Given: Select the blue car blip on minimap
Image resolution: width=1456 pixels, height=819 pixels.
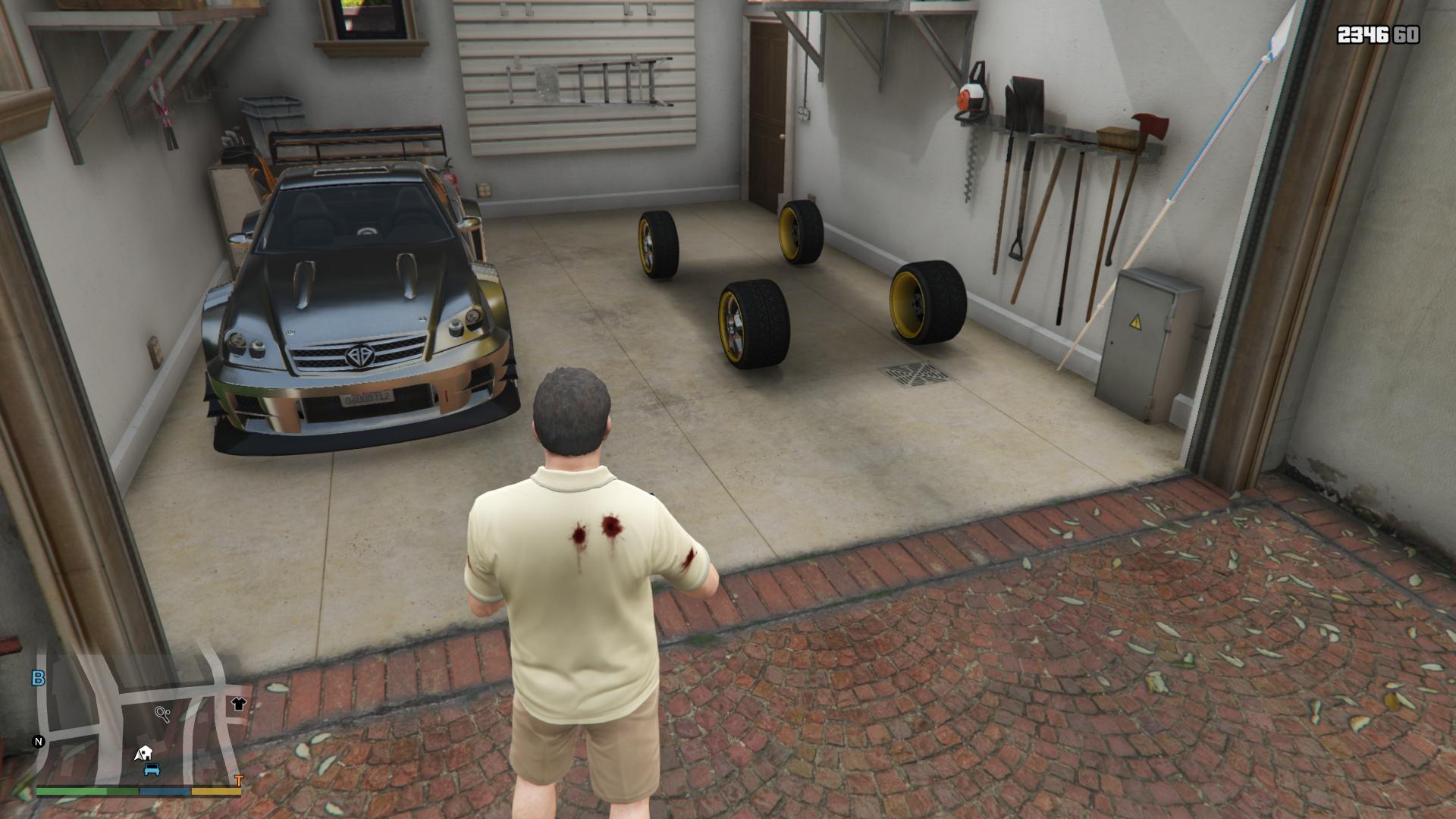Looking at the screenshot, I should 152,769.
